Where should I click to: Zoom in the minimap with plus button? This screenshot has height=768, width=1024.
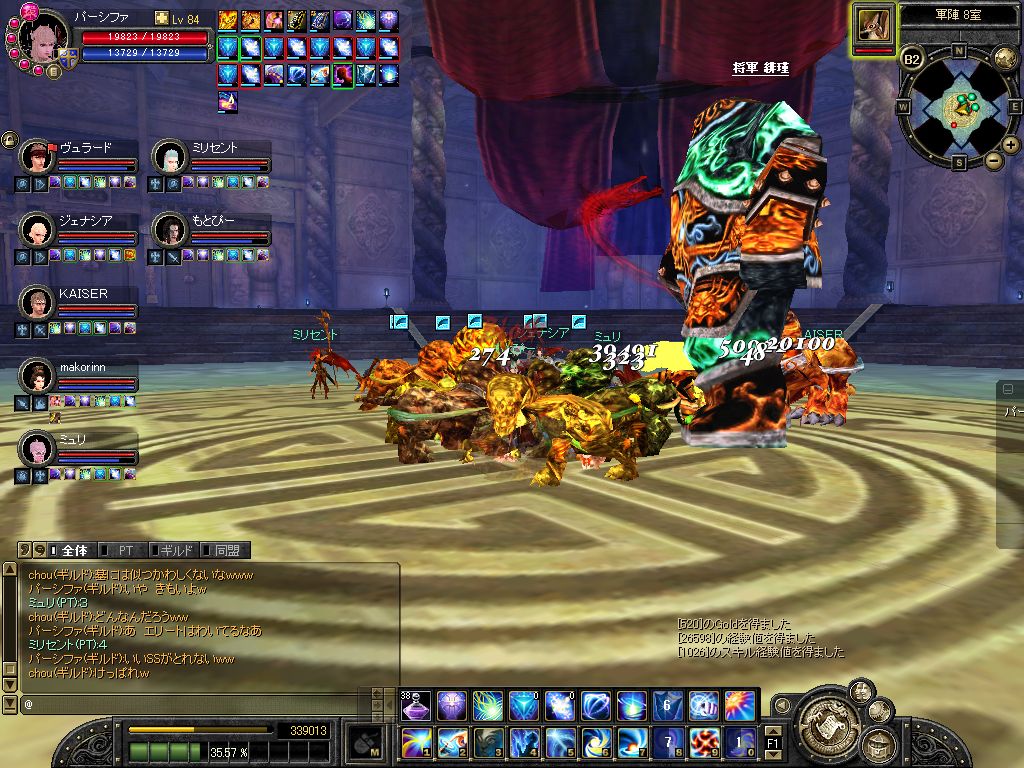pos(1011,145)
